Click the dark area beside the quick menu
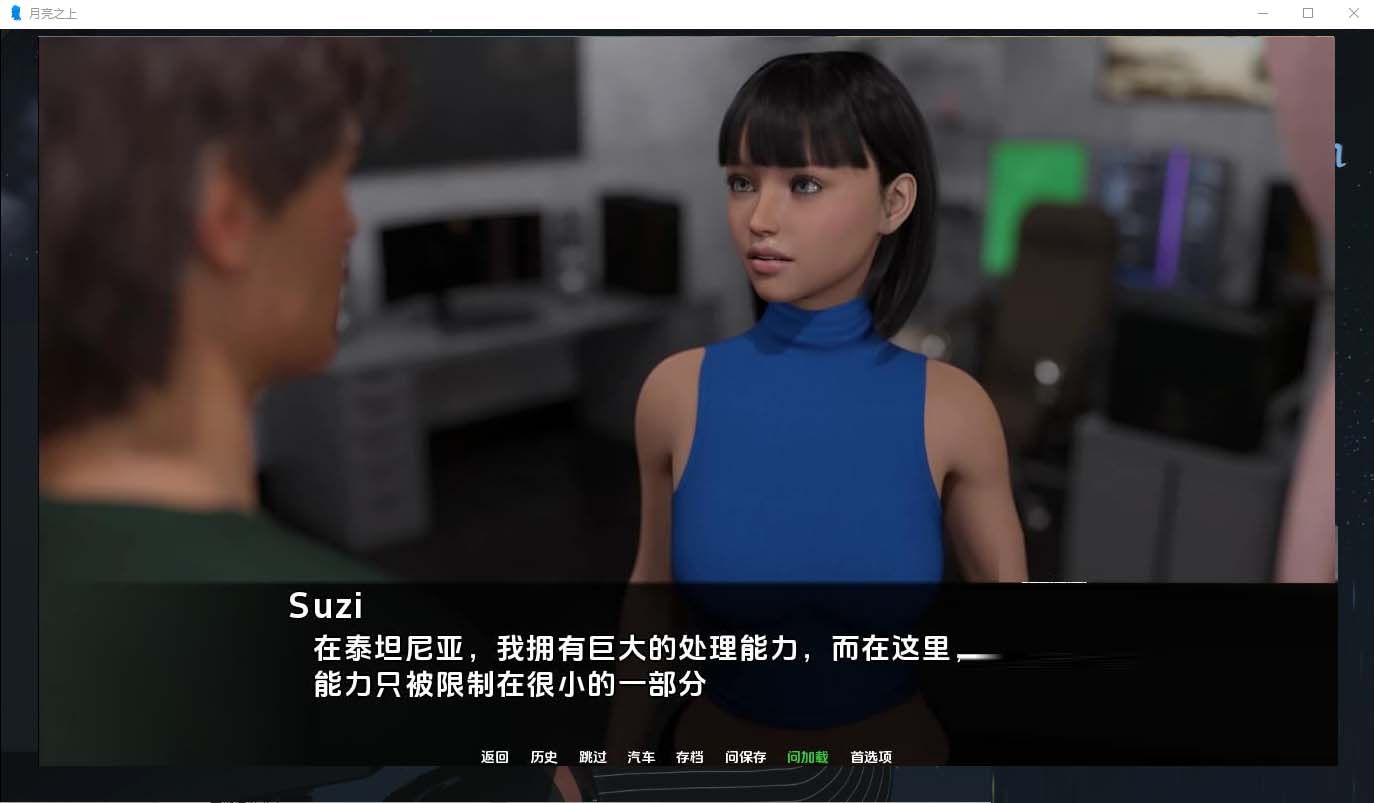 point(1100,757)
